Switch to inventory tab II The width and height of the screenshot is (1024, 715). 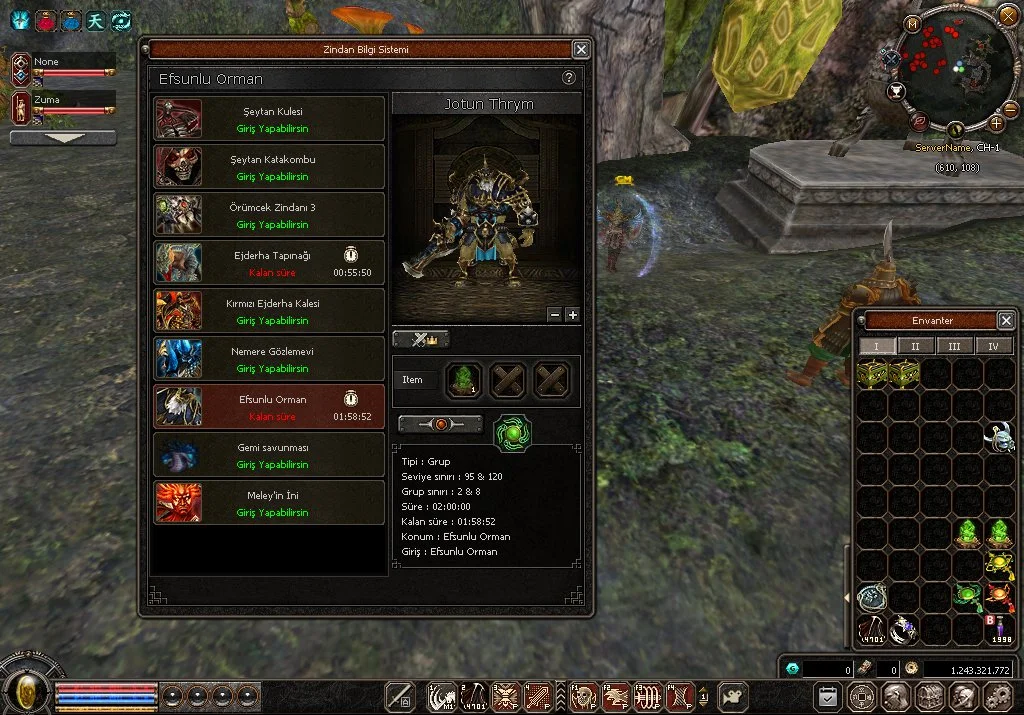(916, 346)
